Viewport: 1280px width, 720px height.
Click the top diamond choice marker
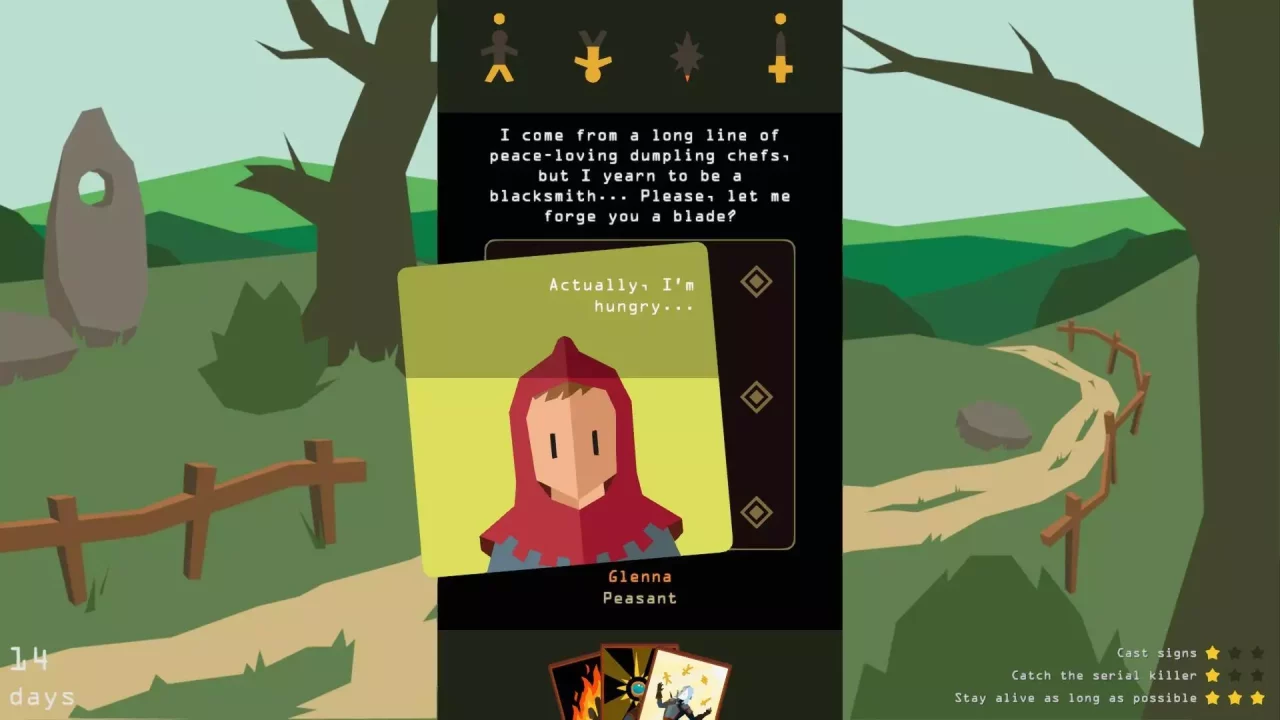coord(756,281)
